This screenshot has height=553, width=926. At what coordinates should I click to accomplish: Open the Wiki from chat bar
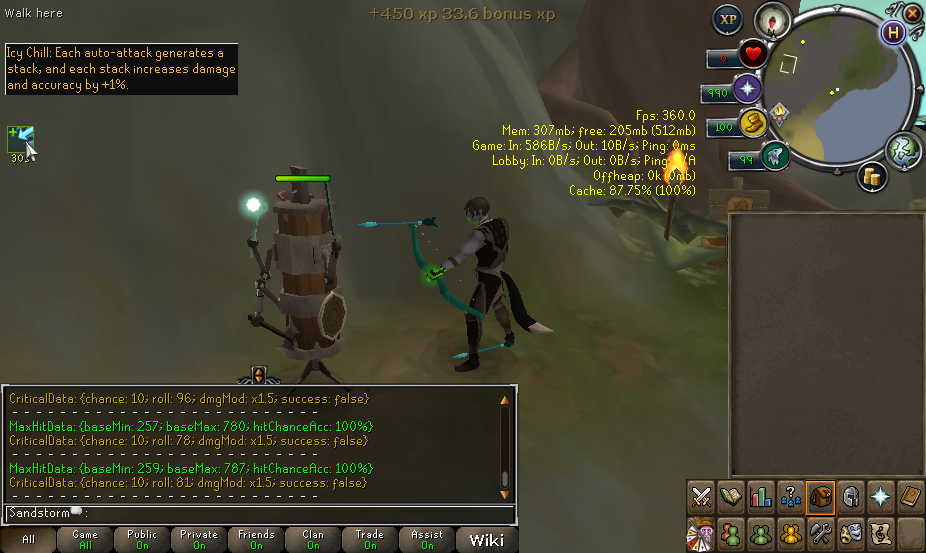(486, 540)
